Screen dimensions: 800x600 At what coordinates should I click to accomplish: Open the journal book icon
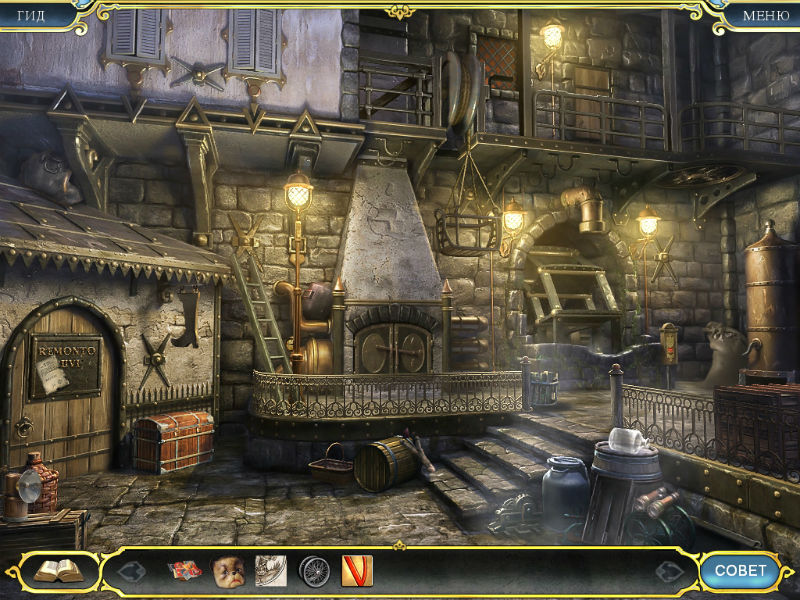58,571
